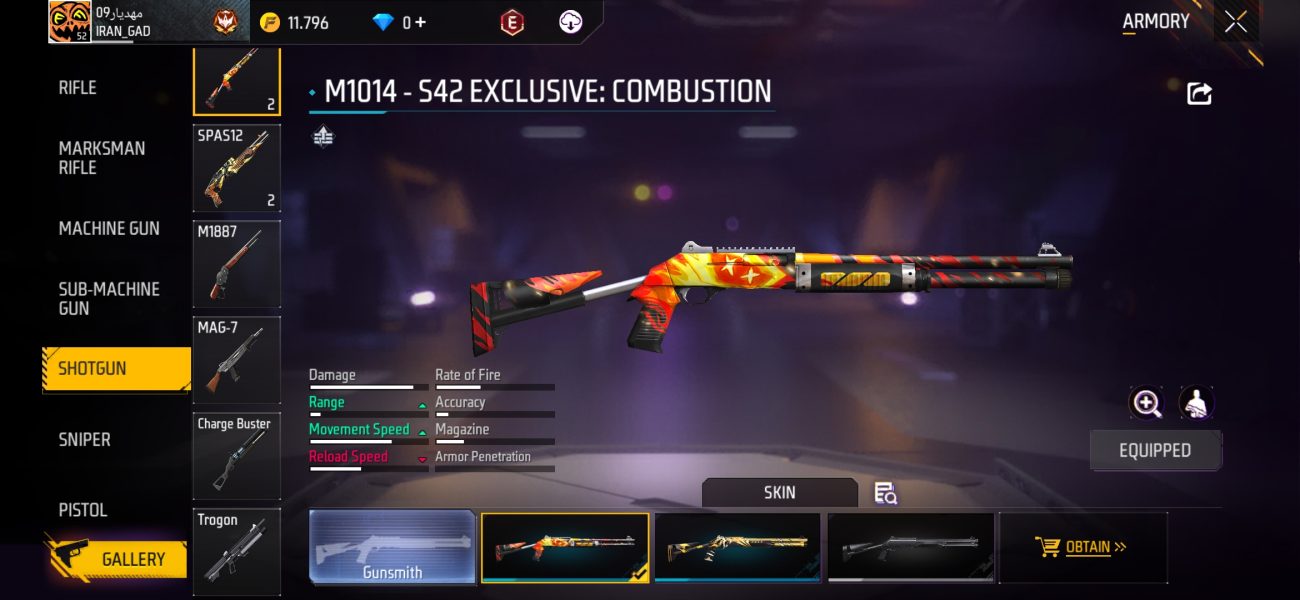This screenshot has height=600, width=1300.
Task: Choose the M1887 shotgun
Action: click(236, 264)
